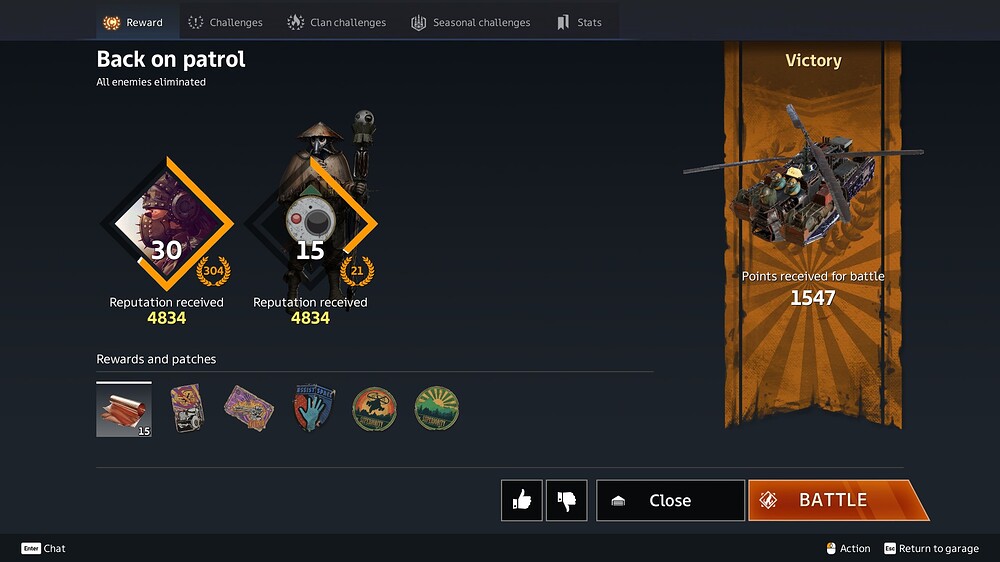Open the level 15 faction reputation badge

311,223
